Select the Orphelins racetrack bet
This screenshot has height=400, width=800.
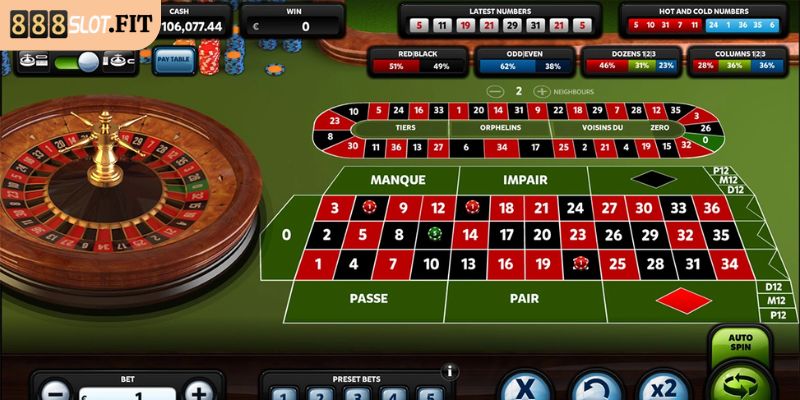click(499, 128)
